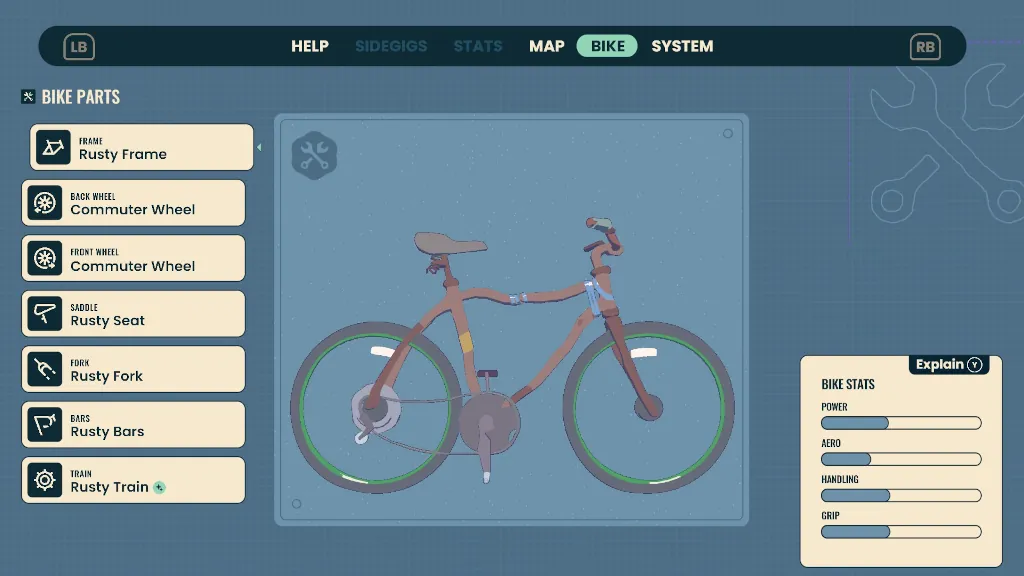
Task: Click the wrench hexagon icon in bike preview
Action: pos(314,155)
